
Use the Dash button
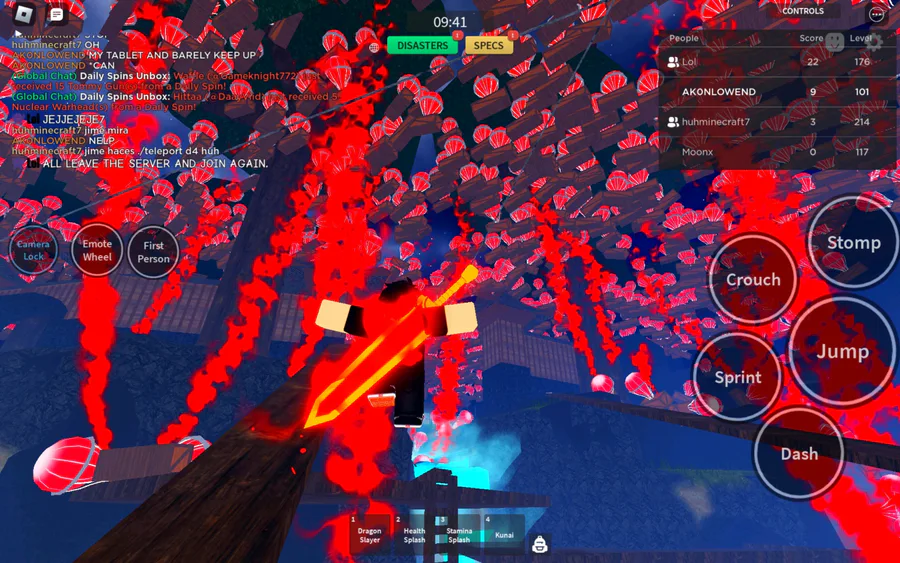[798, 453]
